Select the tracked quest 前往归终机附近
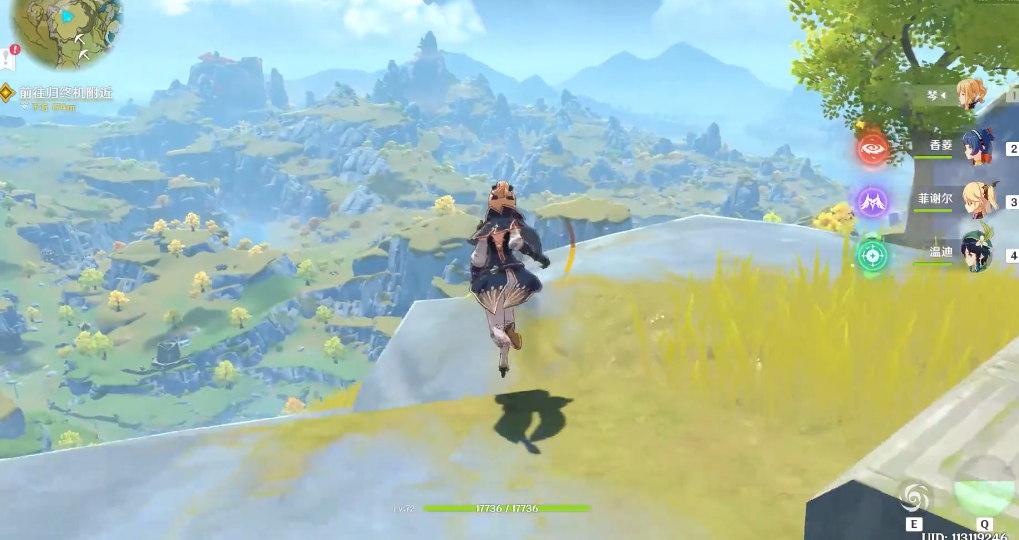The image size is (1019, 540). click(x=66, y=93)
